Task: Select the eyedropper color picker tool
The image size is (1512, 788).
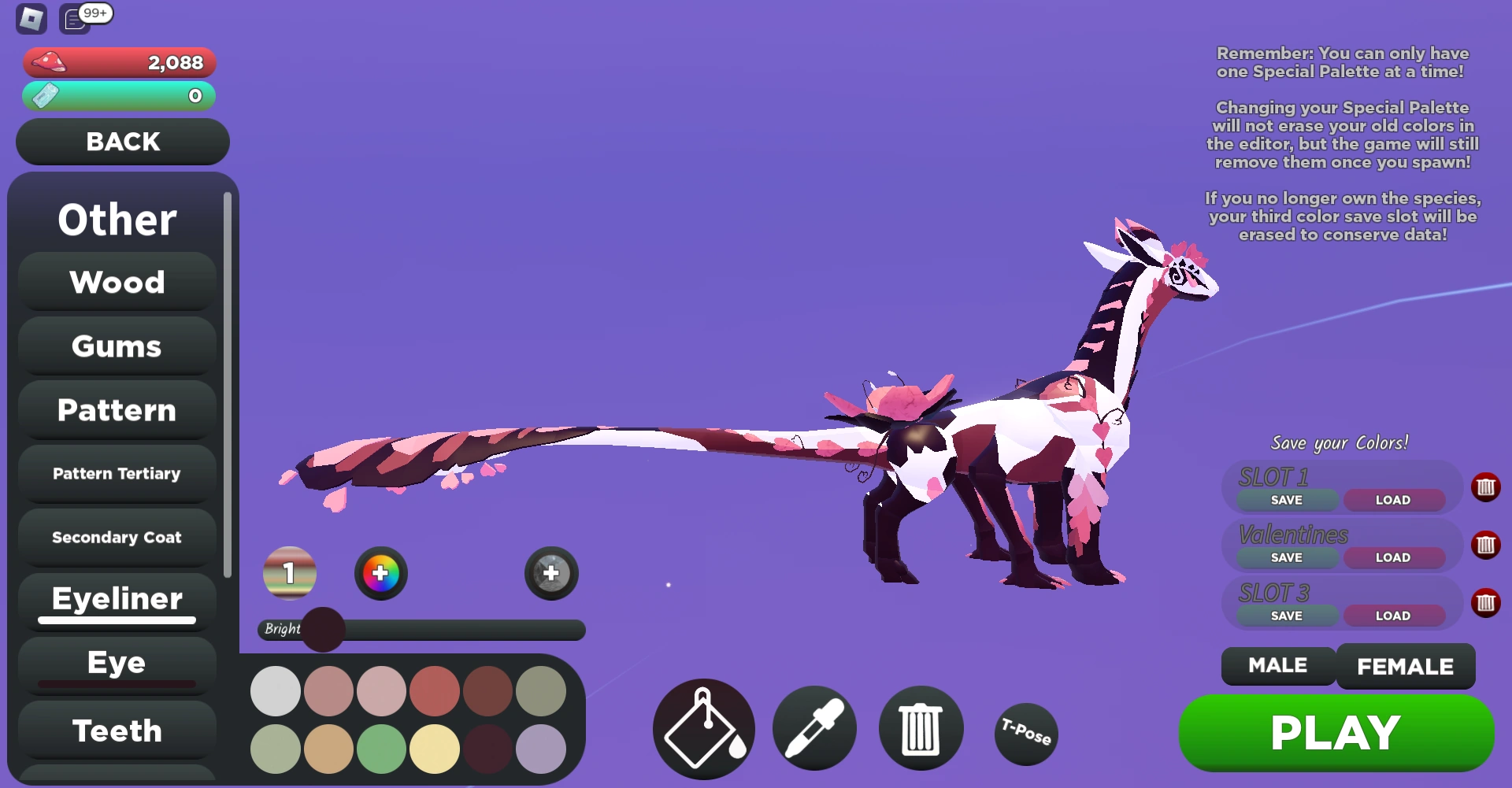Action: tap(814, 729)
